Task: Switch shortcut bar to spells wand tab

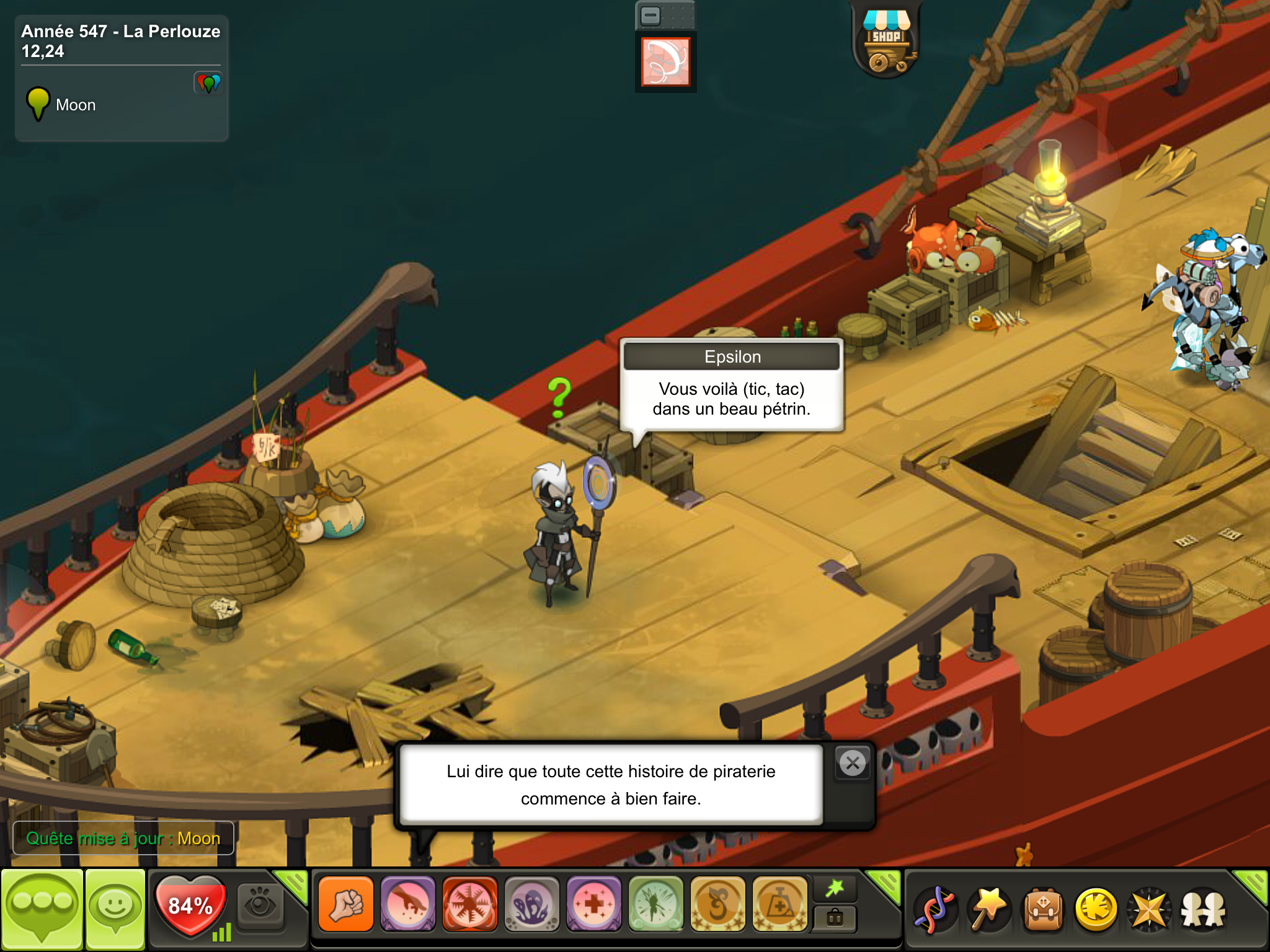Action: (835, 889)
